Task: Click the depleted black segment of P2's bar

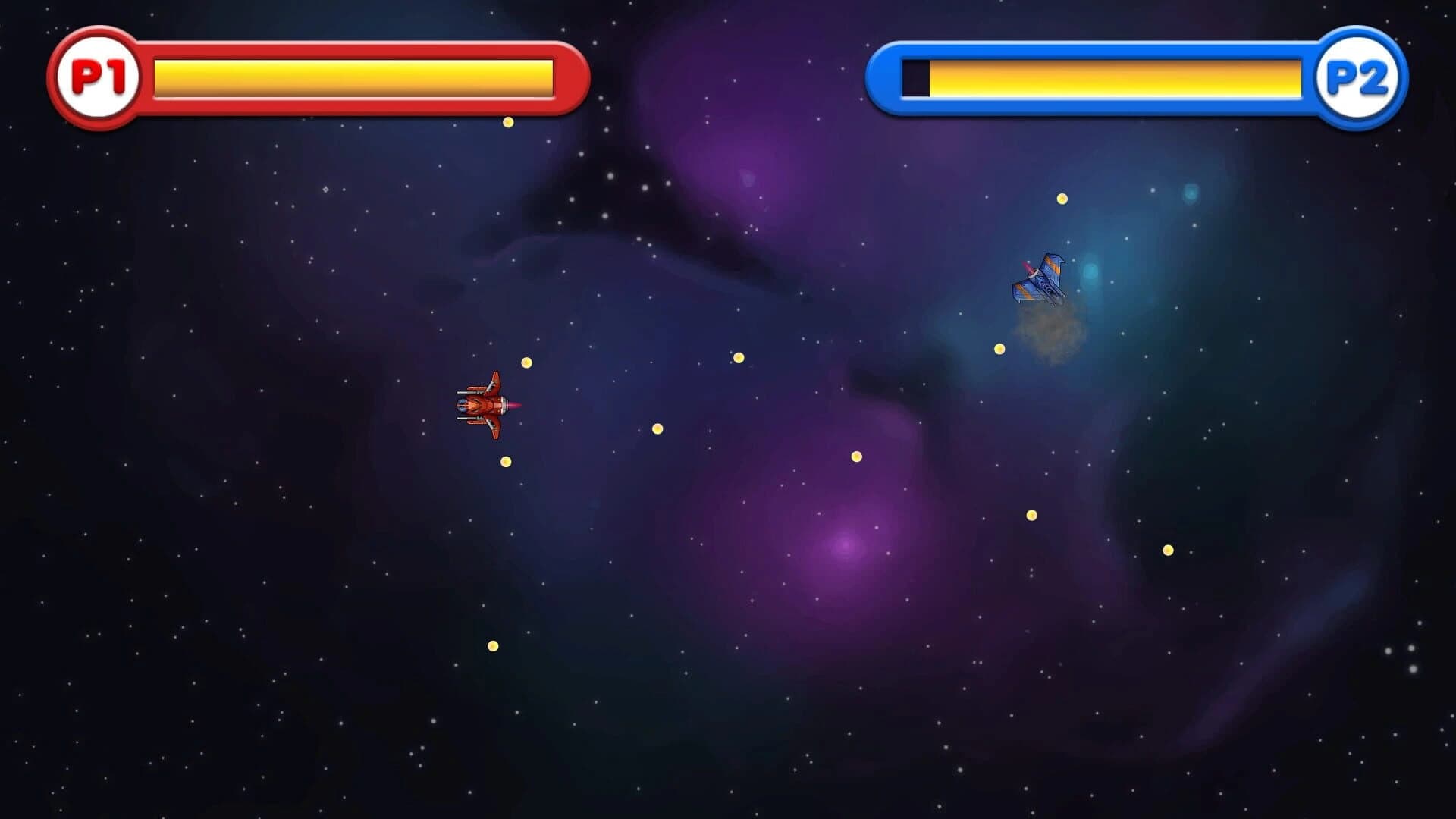Action: [914, 76]
